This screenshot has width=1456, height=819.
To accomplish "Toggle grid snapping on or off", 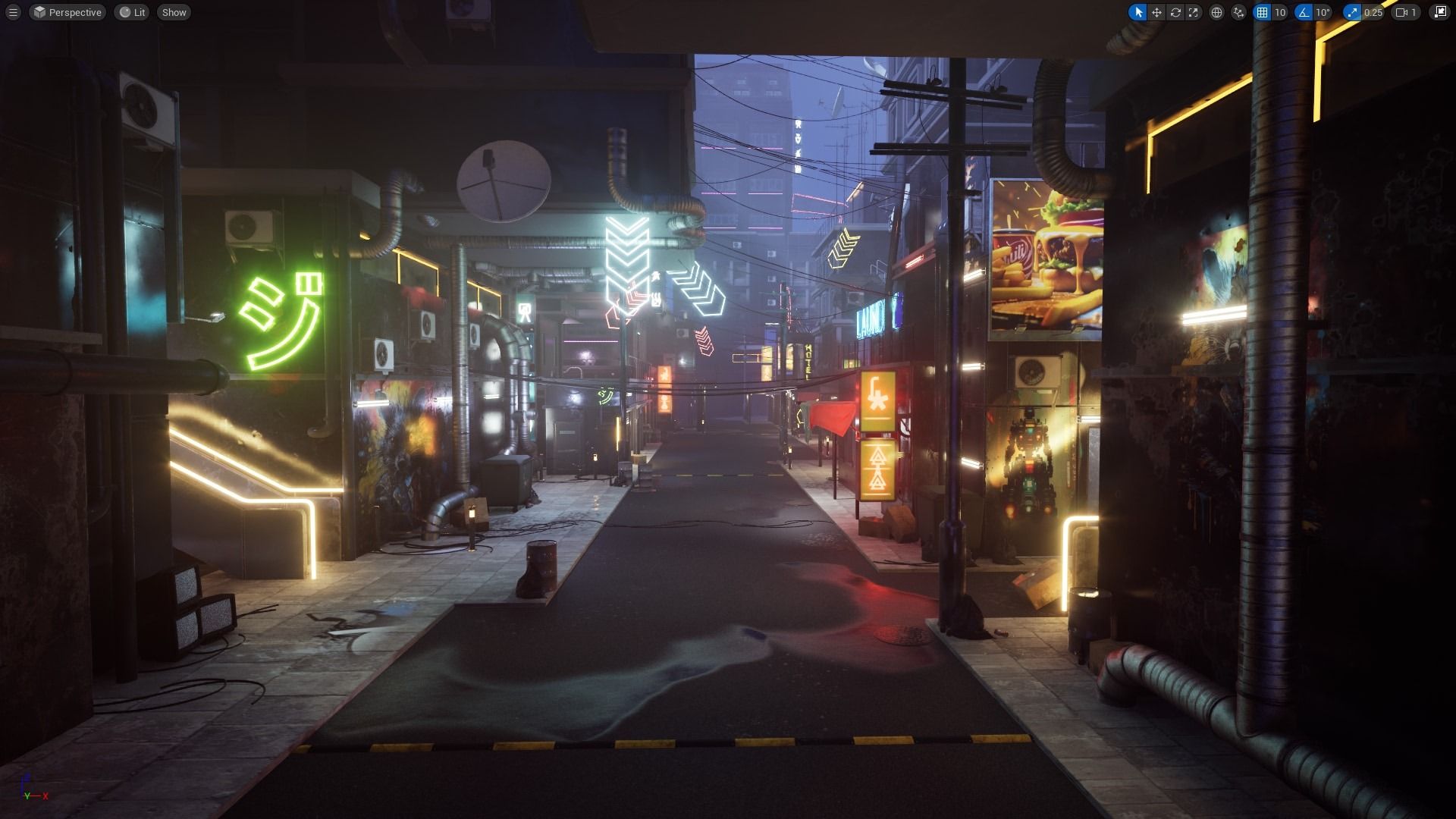I will tap(1260, 12).
